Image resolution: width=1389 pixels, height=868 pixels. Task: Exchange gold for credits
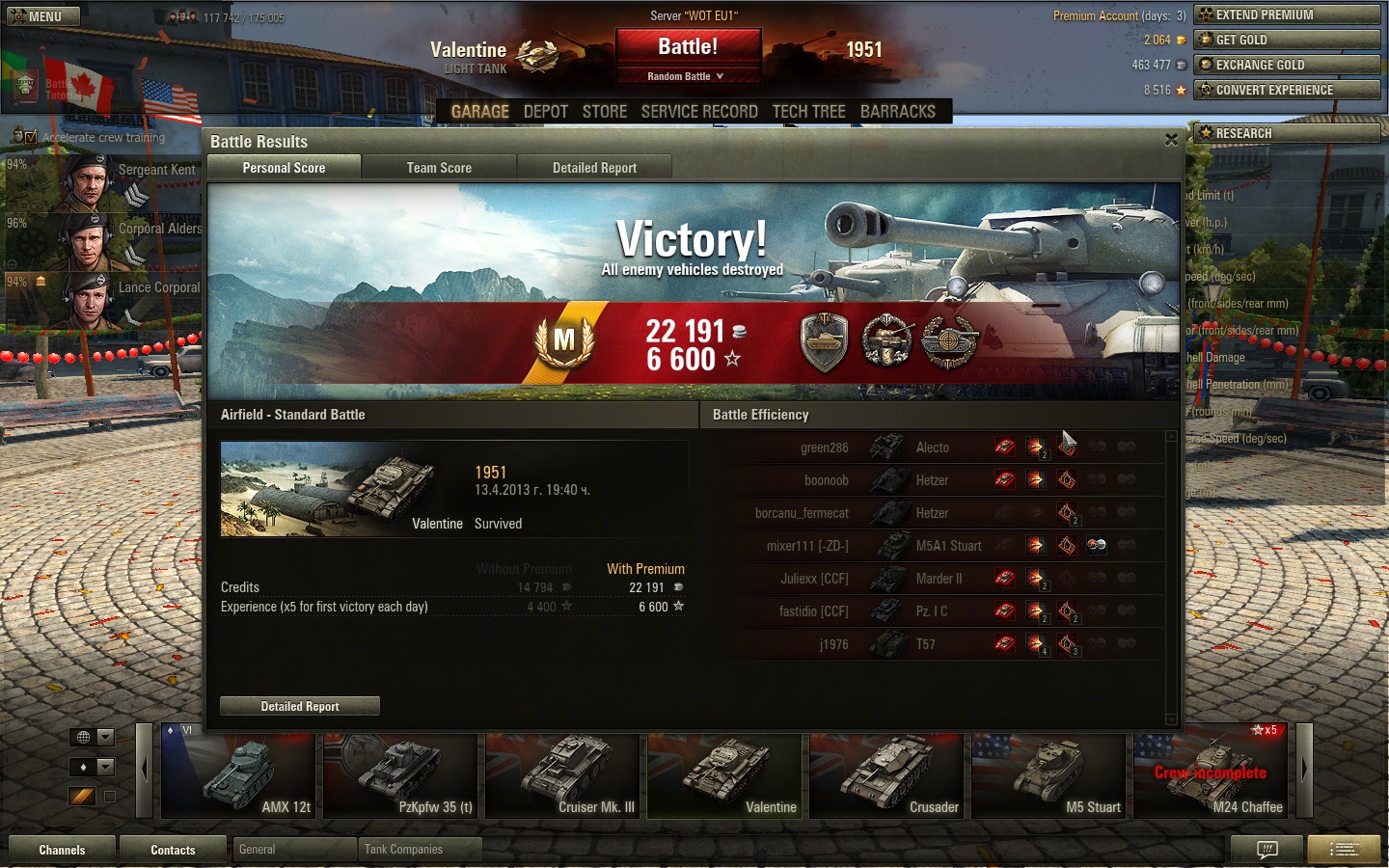1287,65
